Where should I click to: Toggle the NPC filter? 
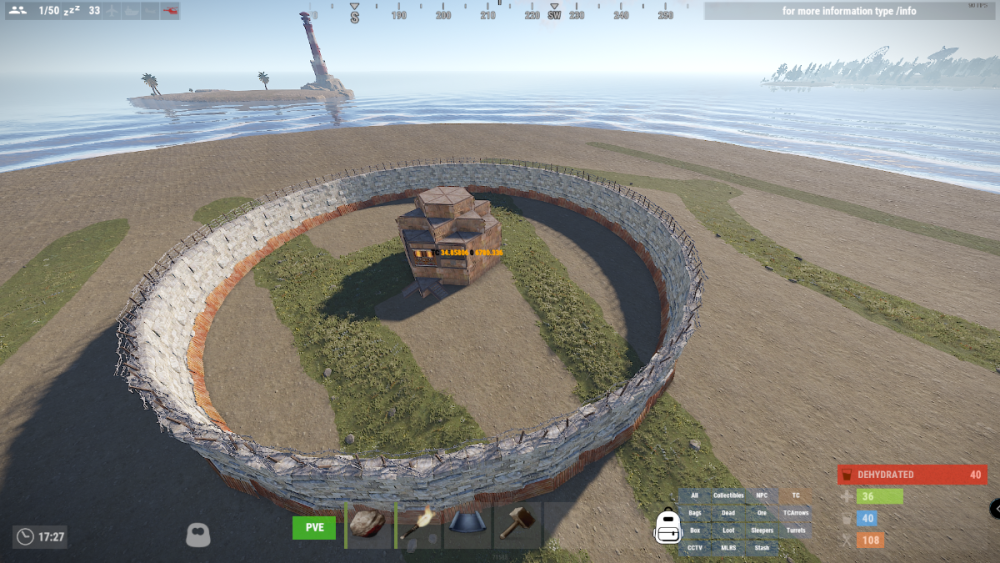point(762,496)
